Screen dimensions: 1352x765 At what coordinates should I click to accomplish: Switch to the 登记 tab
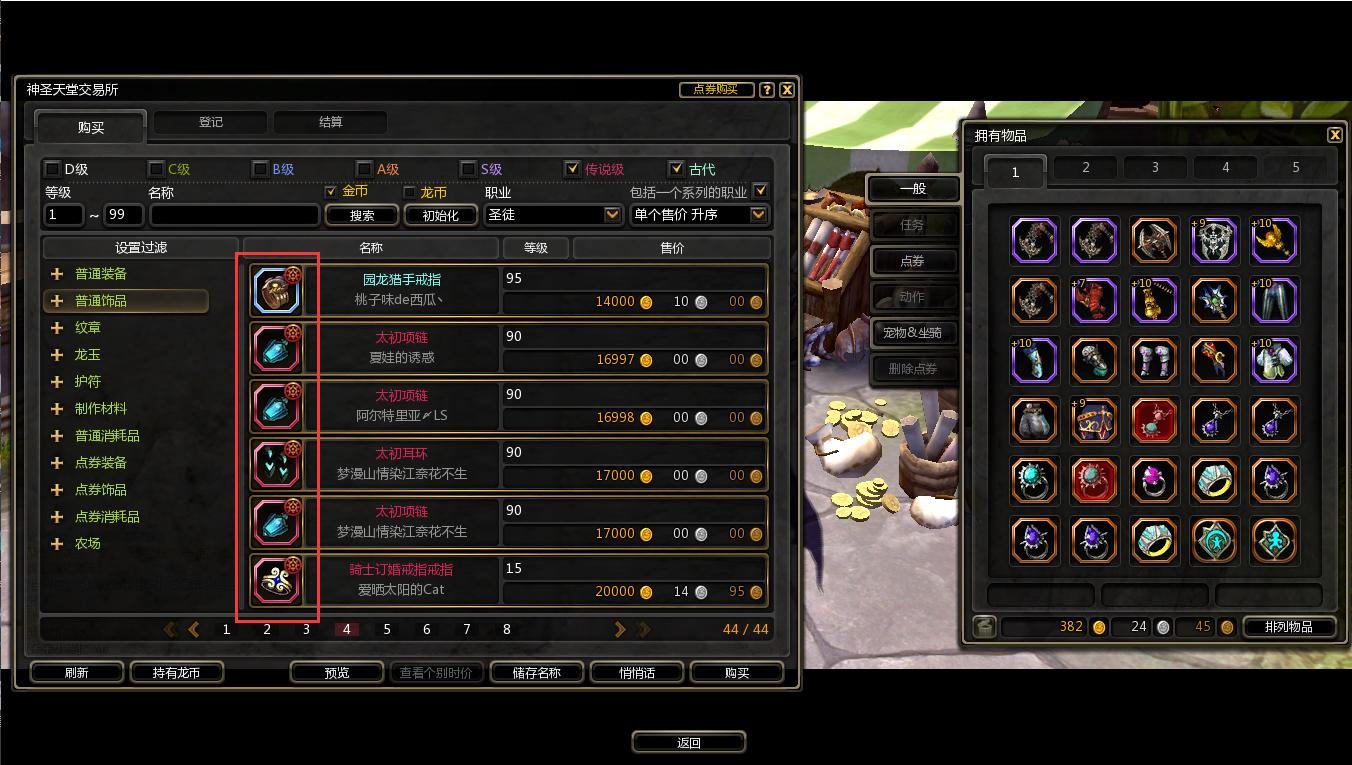[x=211, y=122]
